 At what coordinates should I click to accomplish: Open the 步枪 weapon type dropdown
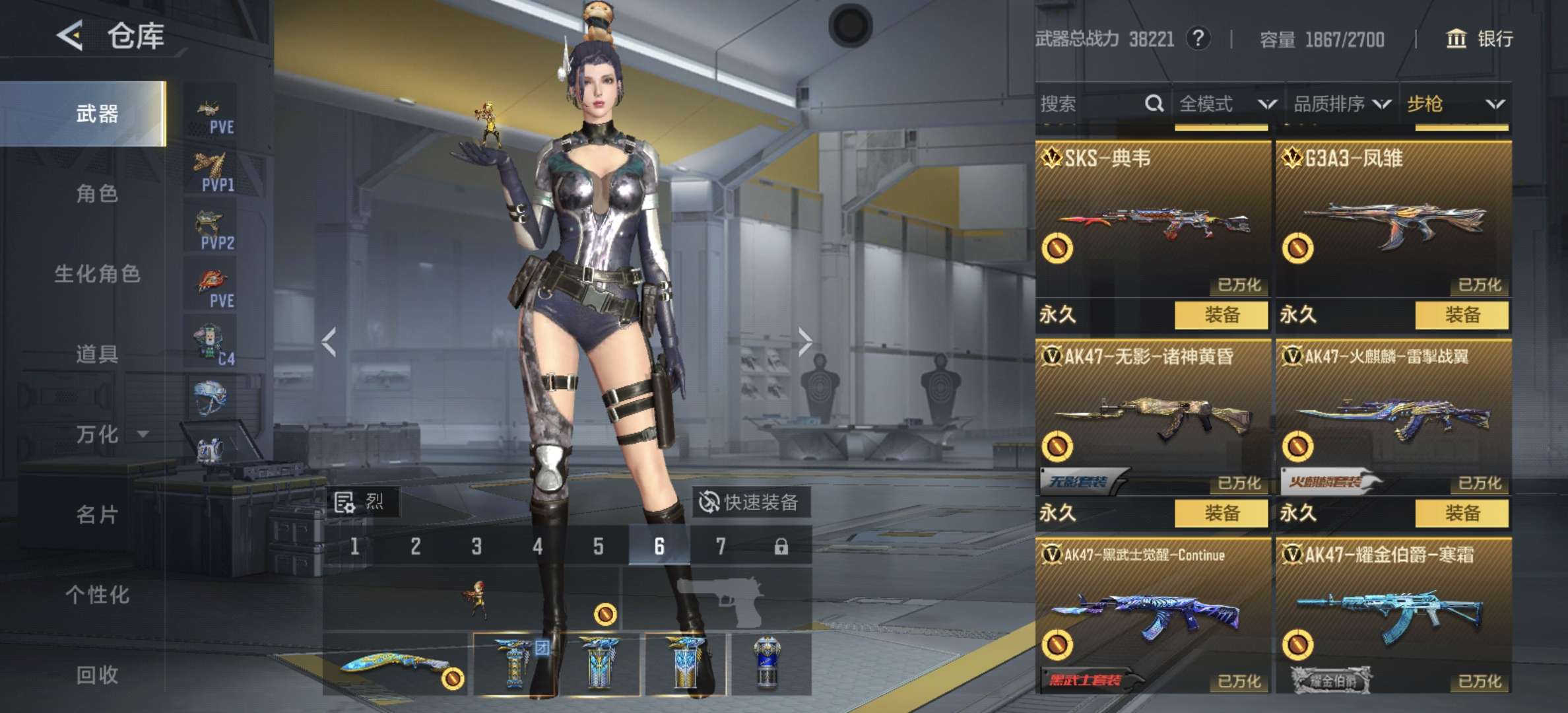[x=1455, y=104]
